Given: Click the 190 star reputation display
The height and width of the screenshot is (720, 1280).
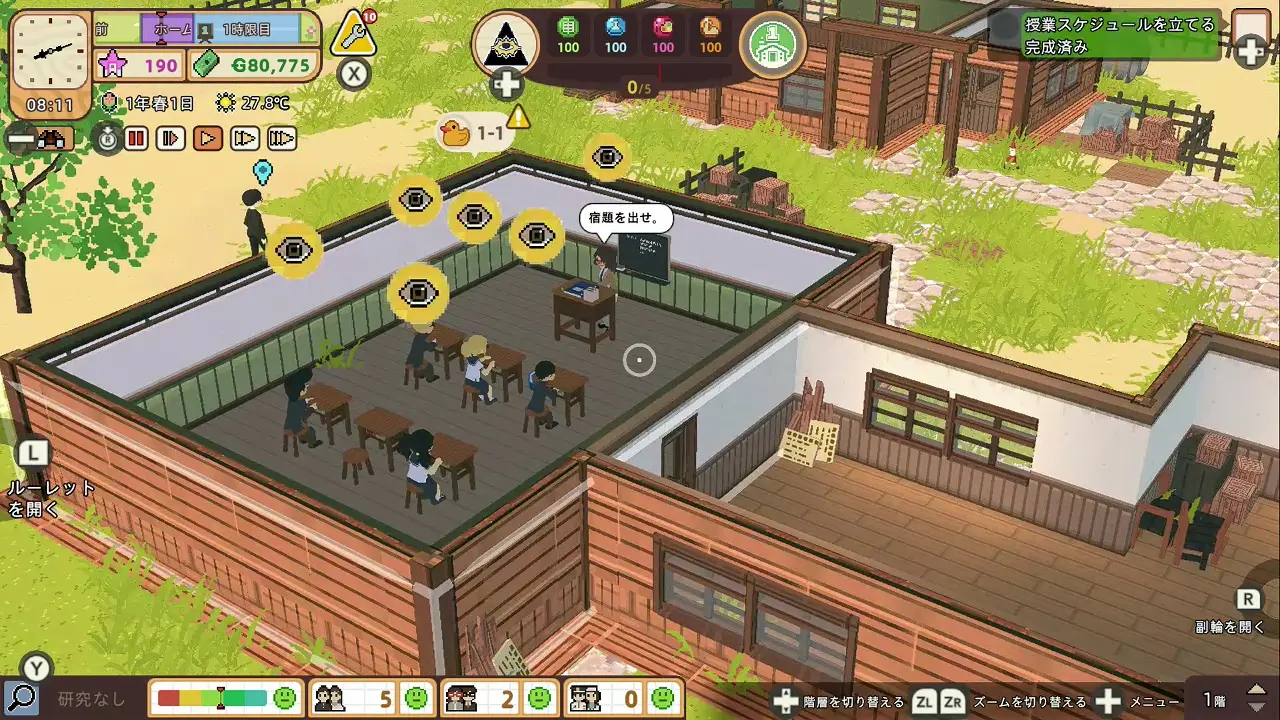Looking at the screenshot, I should click(x=140, y=66).
